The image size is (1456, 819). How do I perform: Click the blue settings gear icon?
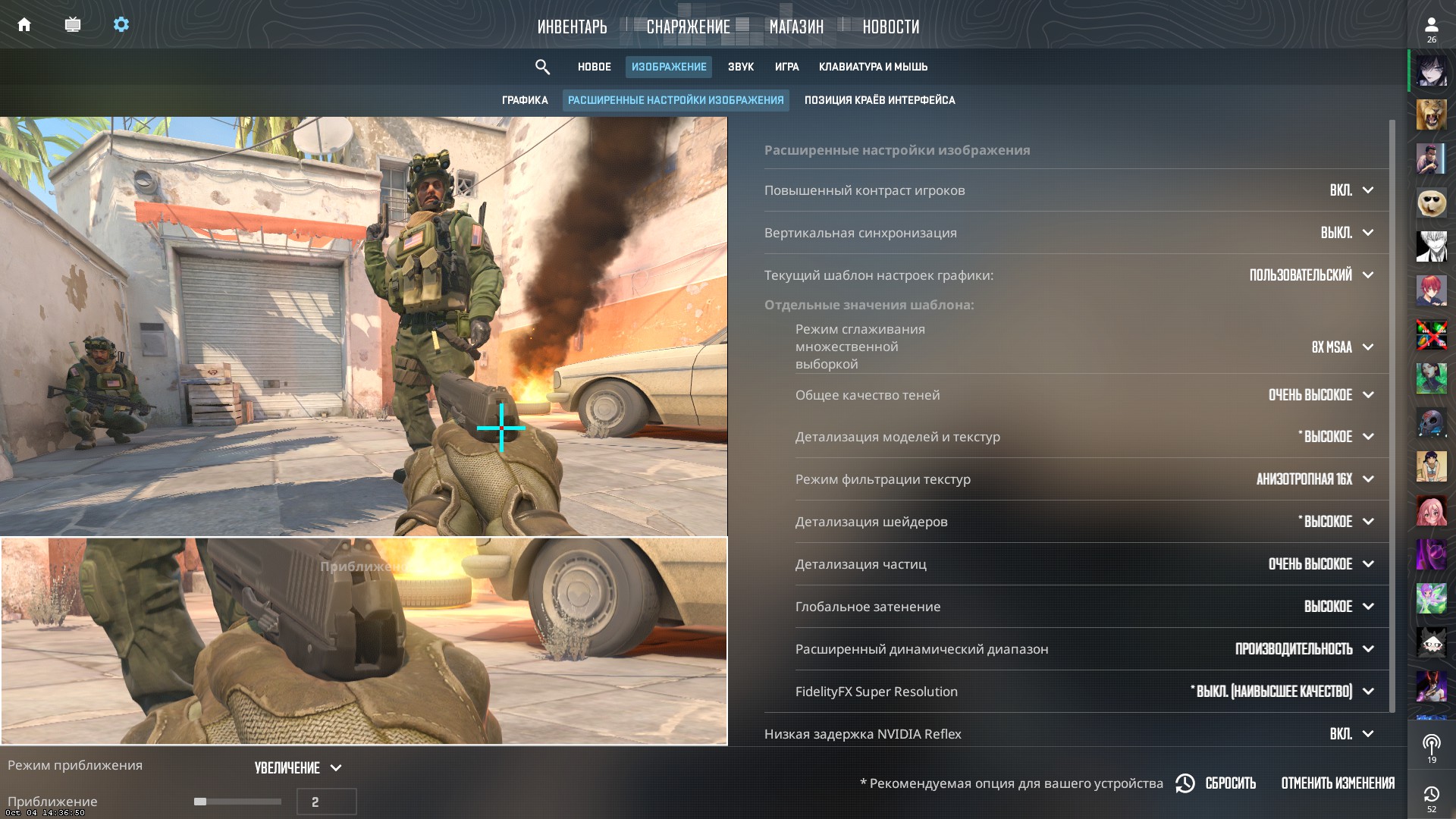coord(121,24)
